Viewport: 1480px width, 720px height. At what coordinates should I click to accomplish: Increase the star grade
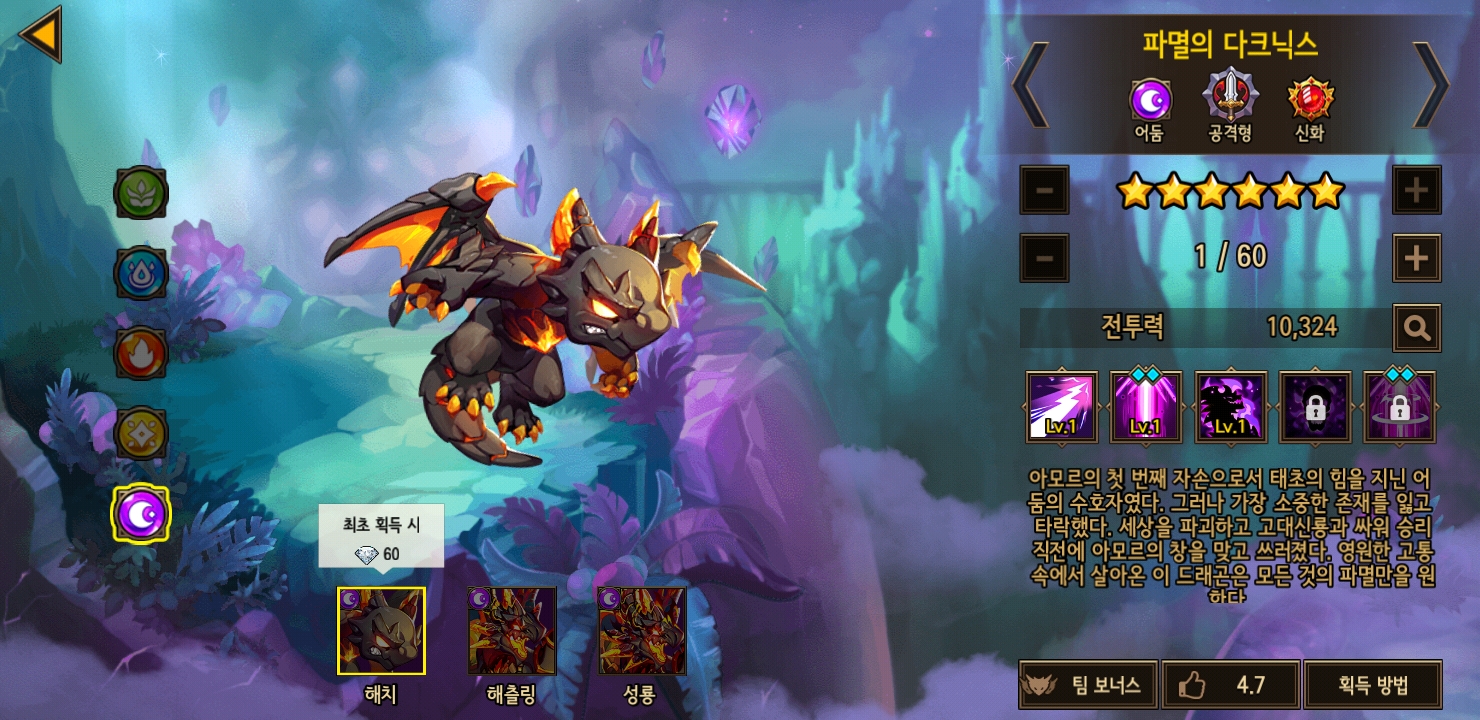[x=1416, y=189]
